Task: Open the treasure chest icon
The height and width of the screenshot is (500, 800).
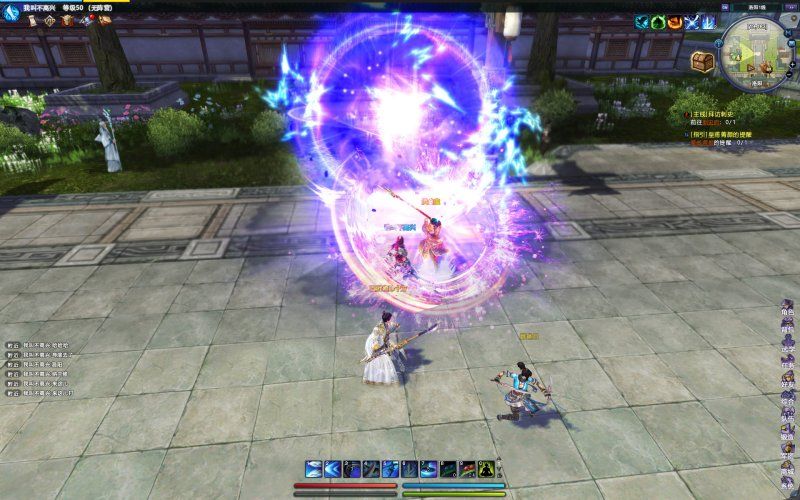Action: (x=702, y=63)
